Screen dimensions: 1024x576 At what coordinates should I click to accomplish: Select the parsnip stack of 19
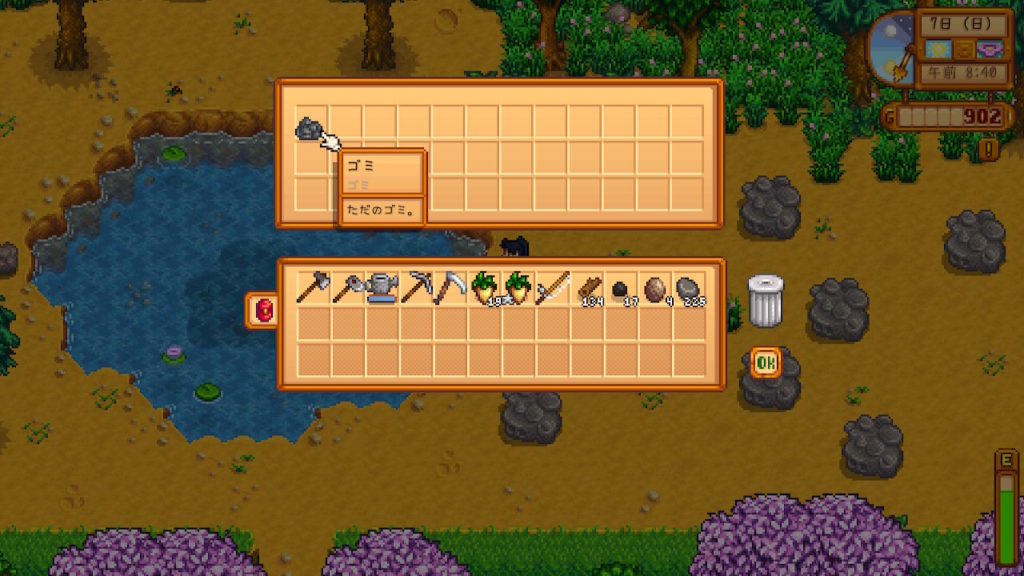(x=484, y=288)
